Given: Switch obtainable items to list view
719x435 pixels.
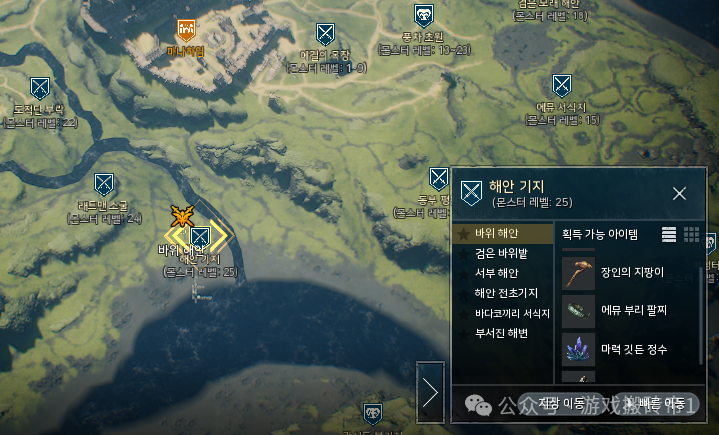Looking at the screenshot, I should [x=669, y=234].
